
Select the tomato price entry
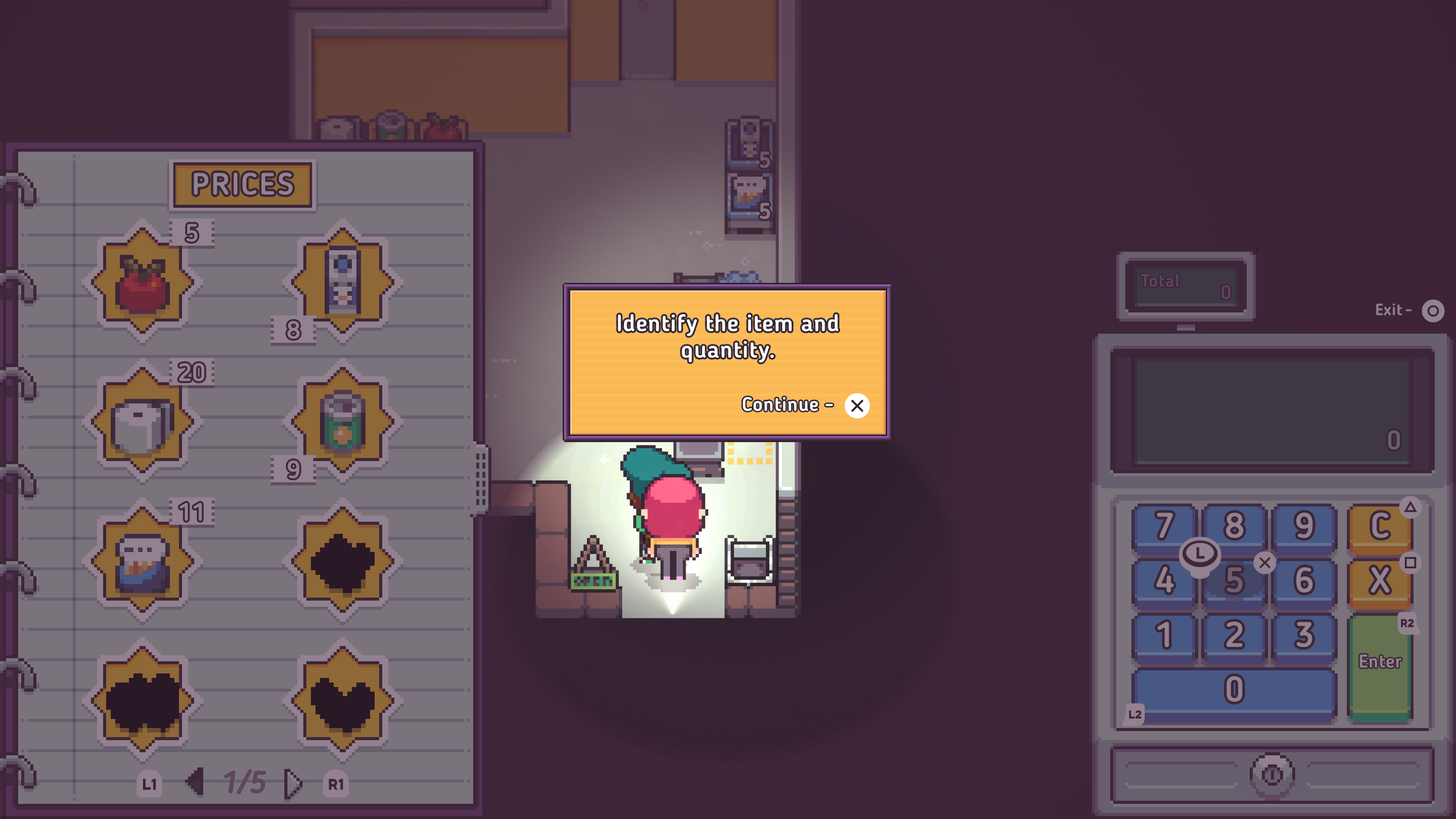143,281
